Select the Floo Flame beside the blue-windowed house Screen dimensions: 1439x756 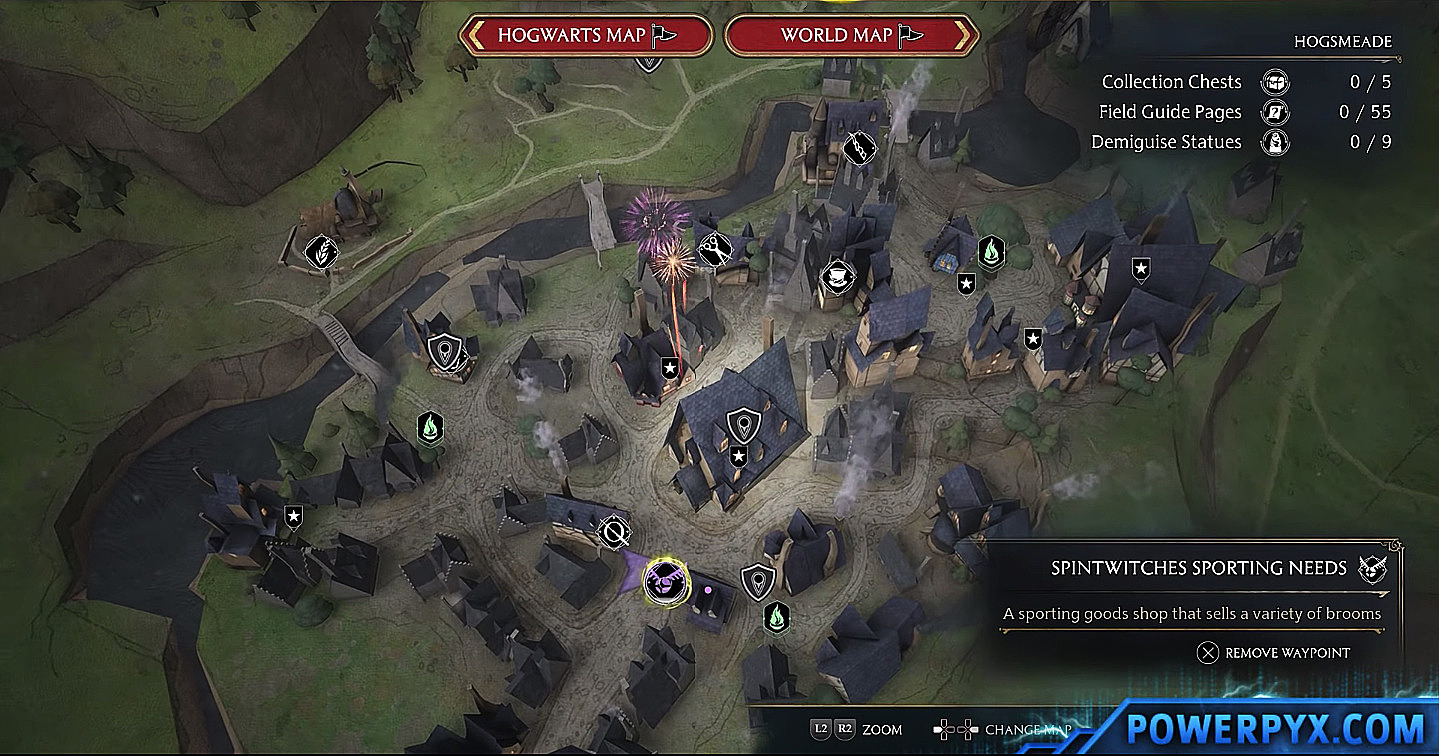coord(990,249)
